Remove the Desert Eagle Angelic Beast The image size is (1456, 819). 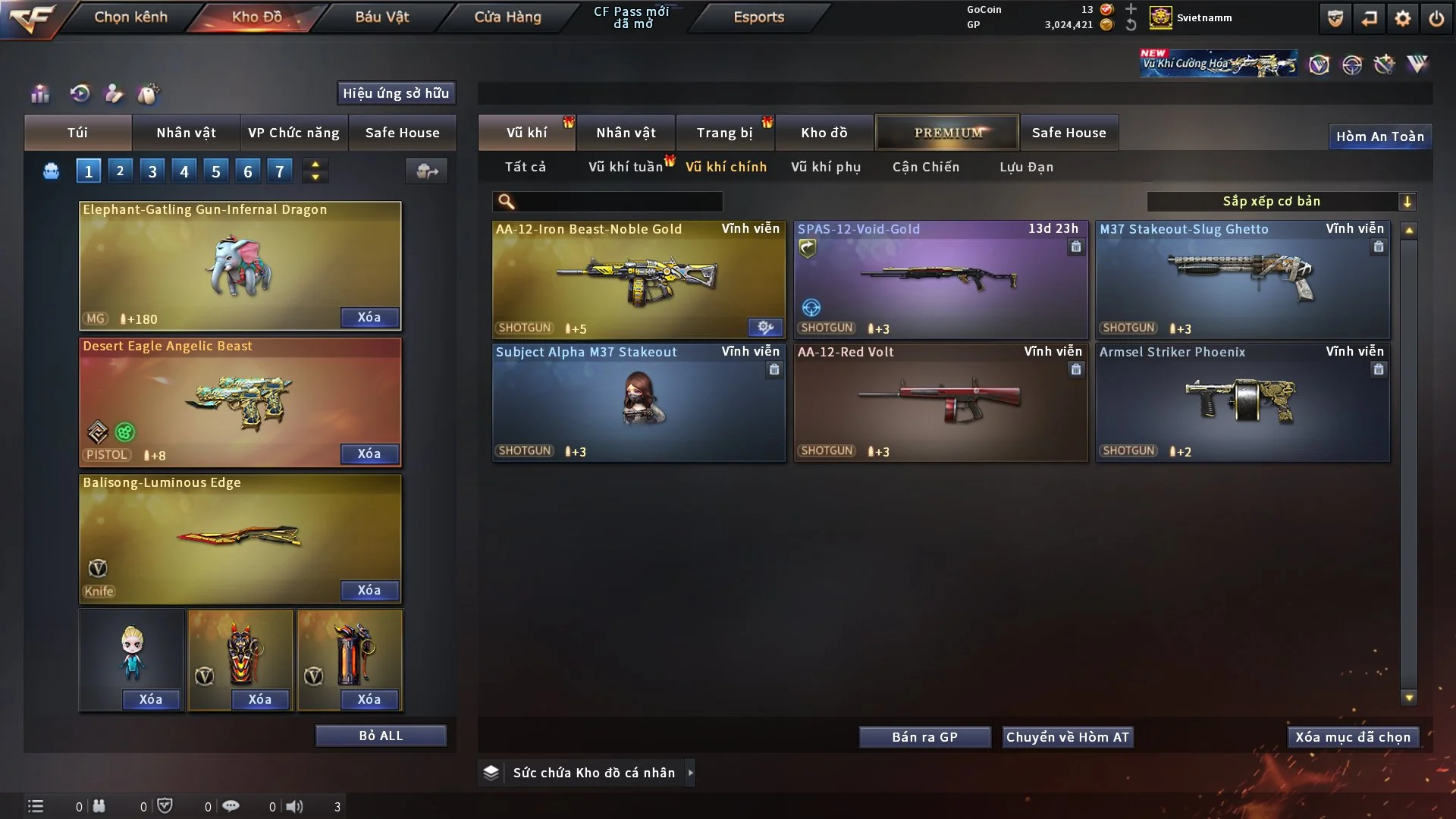[369, 453]
